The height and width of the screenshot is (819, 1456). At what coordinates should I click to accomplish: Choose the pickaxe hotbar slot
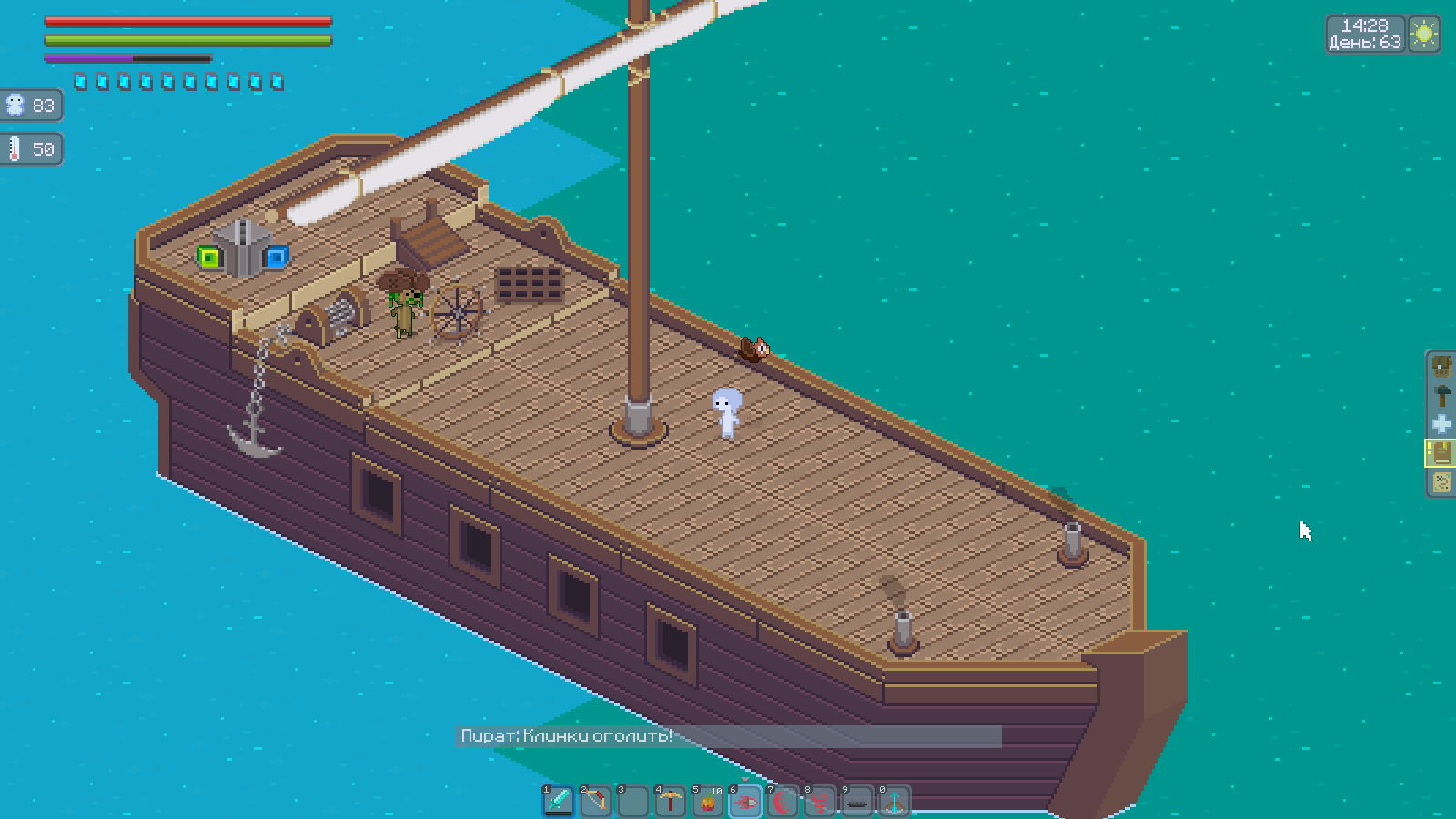tap(671, 801)
